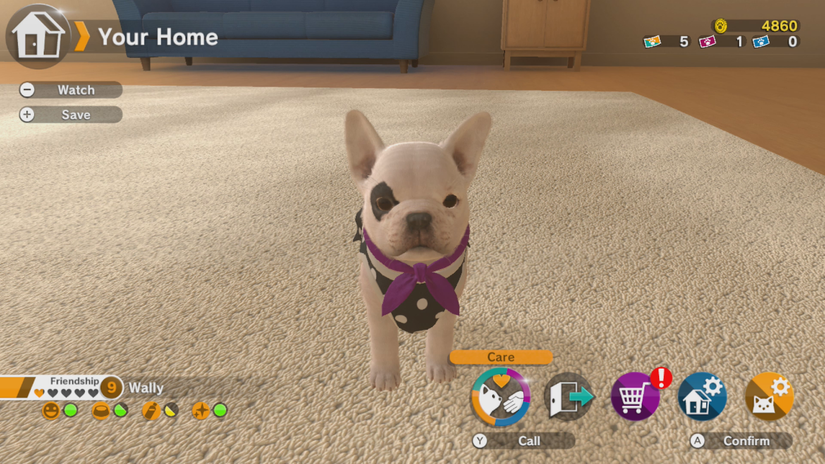This screenshot has width=825, height=464.
Task: Open the pet settings icon
Action: pos(768,397)
